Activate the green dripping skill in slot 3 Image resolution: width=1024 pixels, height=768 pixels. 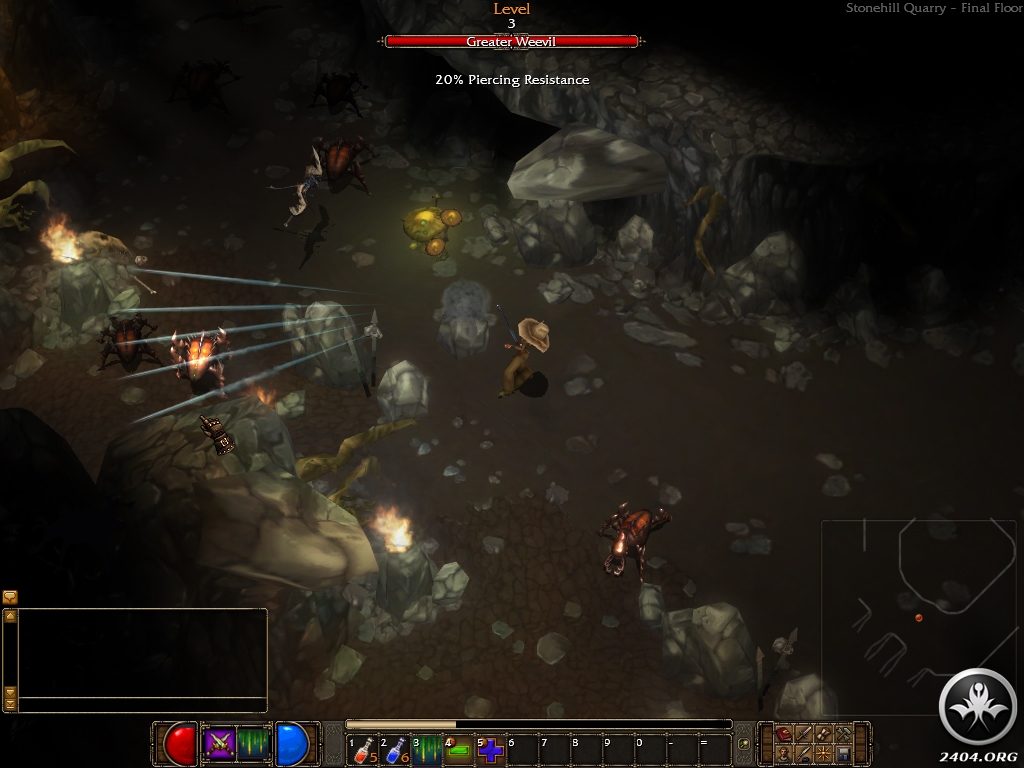(427, 749)
